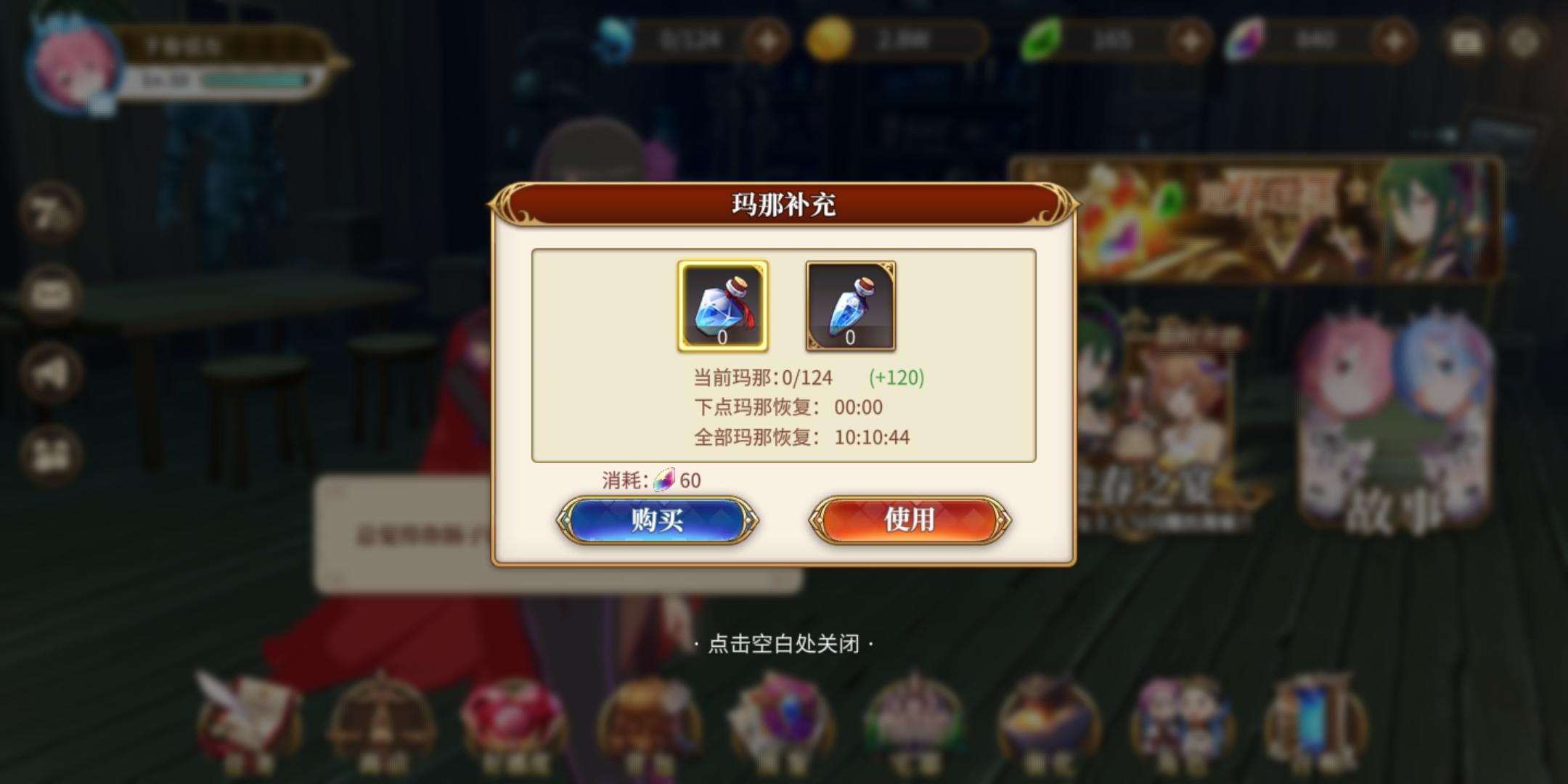Image resolution: width=1568 pixels, height=784 pixels.
Task: Click the green gem currency icon
Action: pos(1042,41)
